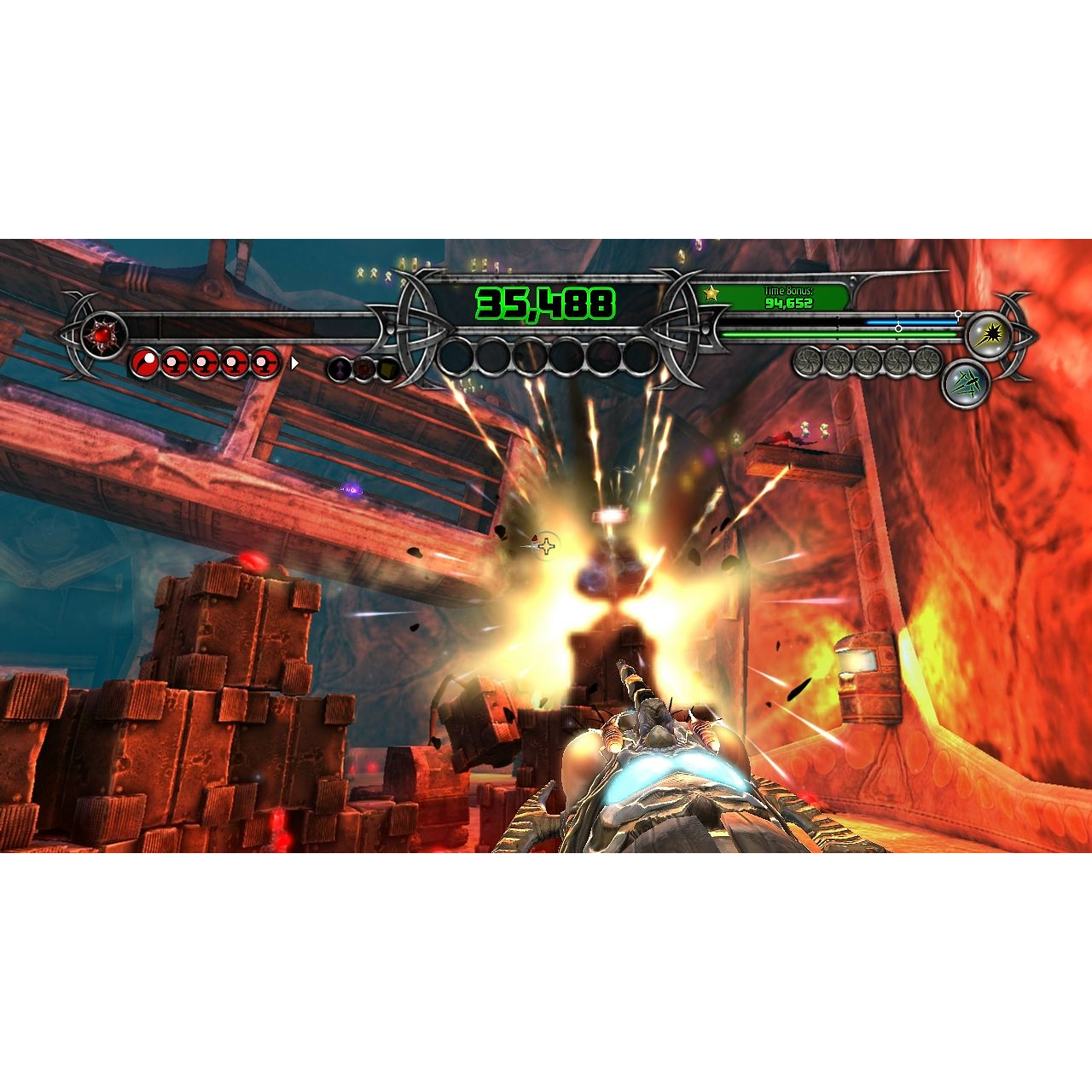This screenshot has width=1092, height=1092.
Task: Click the white arrow after the red orbs
Action: point(294,363)
